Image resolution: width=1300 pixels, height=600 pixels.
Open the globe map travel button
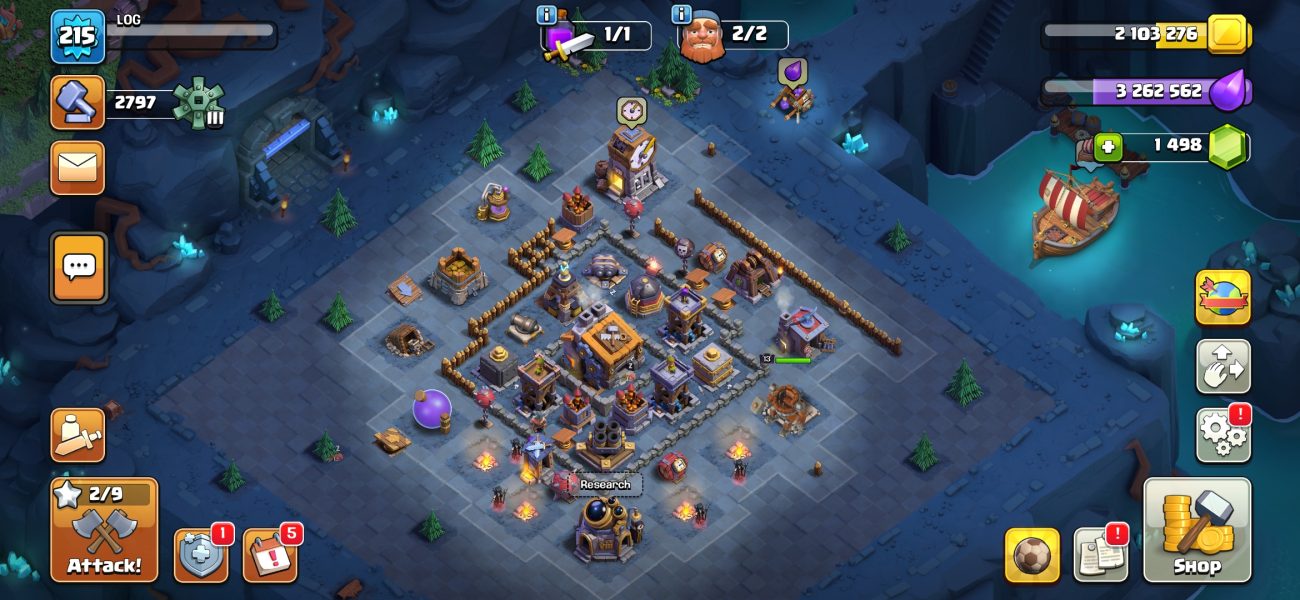(x=1222, y=297)
